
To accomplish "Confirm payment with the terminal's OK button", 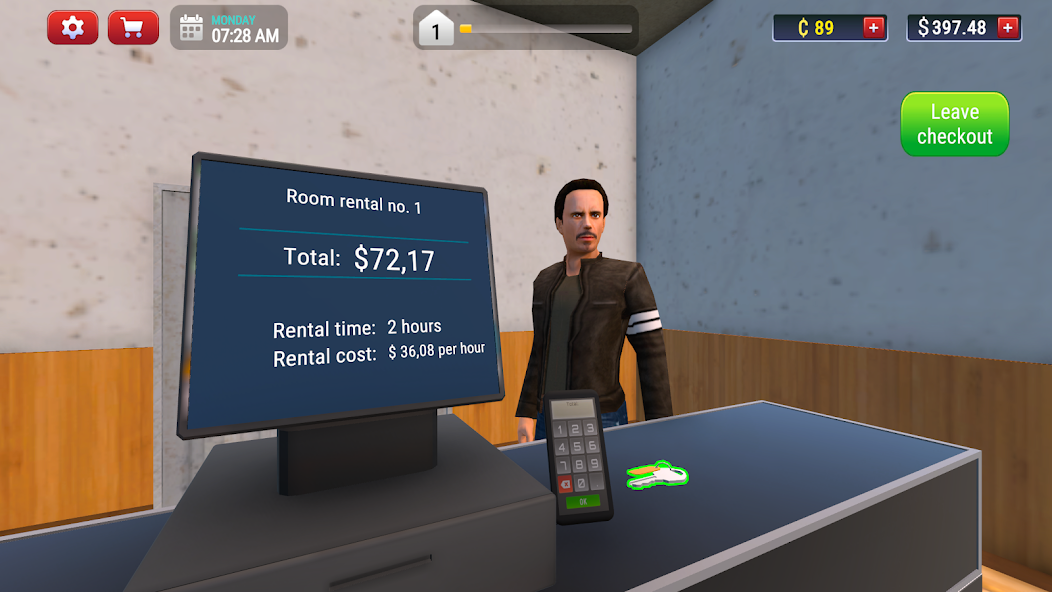I will pos(582,500).
